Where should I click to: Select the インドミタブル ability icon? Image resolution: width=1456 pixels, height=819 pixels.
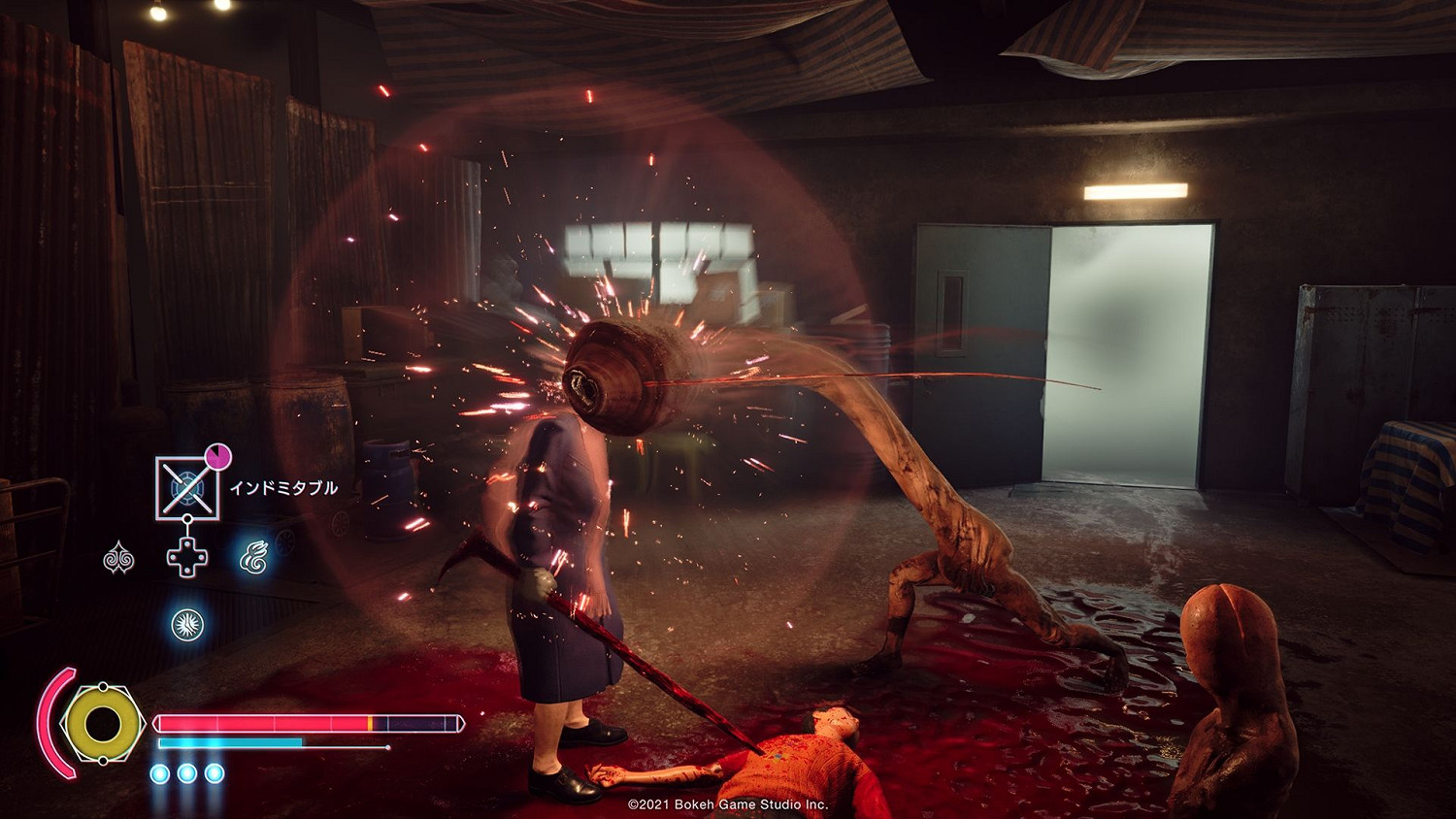(x=187, y=486)
